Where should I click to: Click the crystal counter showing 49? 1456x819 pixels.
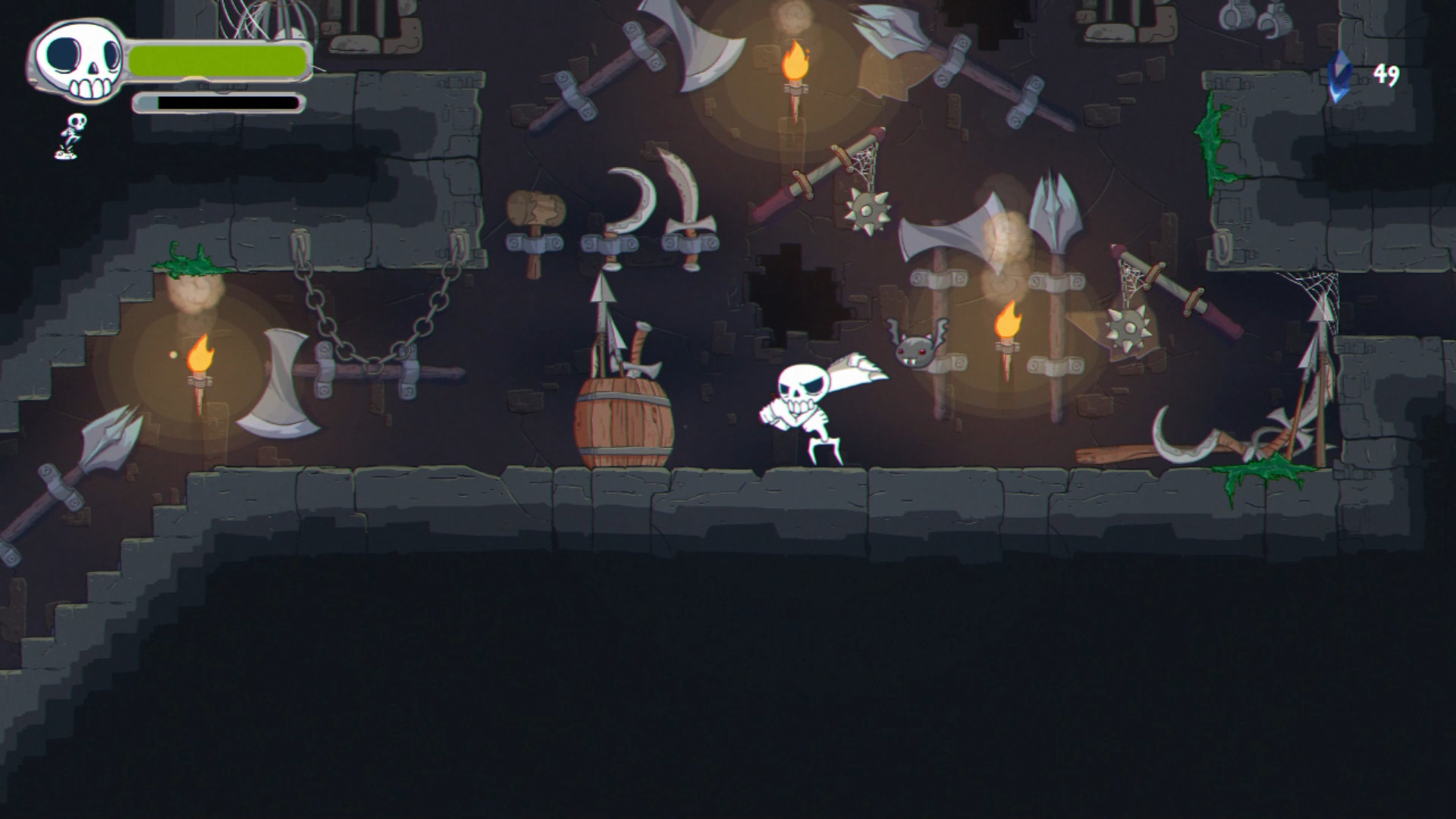tap(1386, 72)
